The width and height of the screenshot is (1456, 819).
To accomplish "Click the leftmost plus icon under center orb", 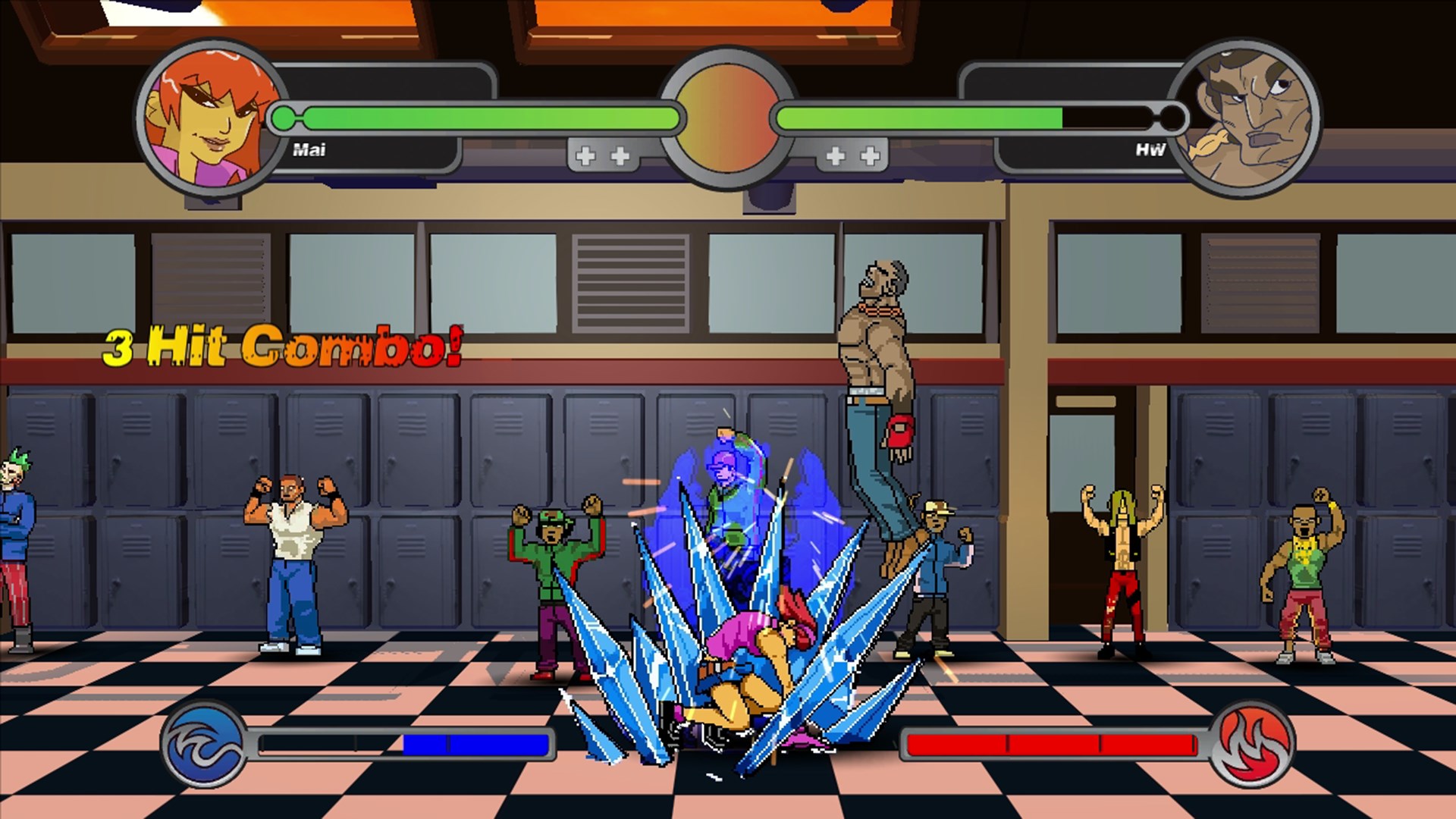I will [x=585, y=154].
